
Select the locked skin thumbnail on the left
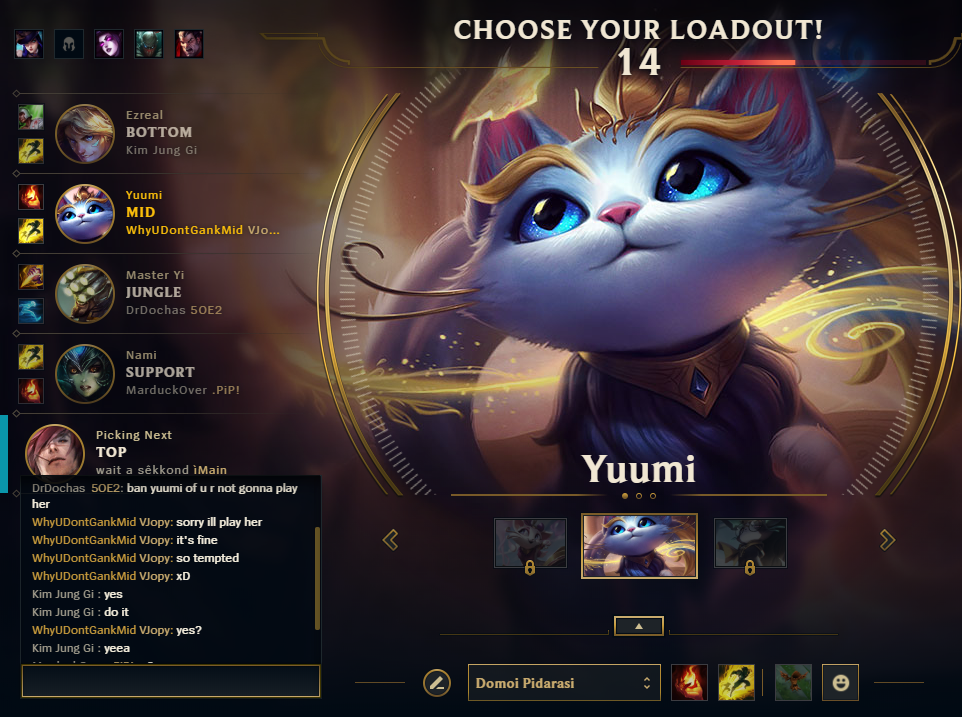(x=530, y=543)
